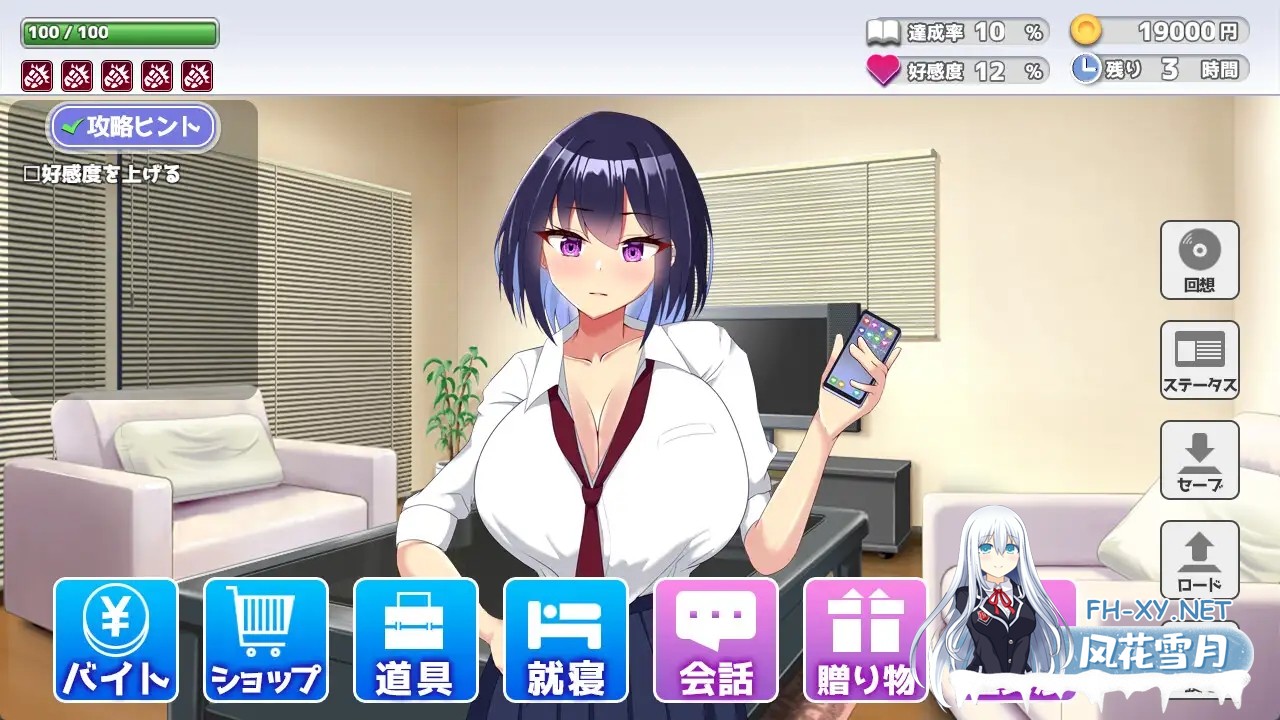Viewport: 1280px width, 720px height.
Task: Click the ロード load button
Action: [x=1199, y=560]
